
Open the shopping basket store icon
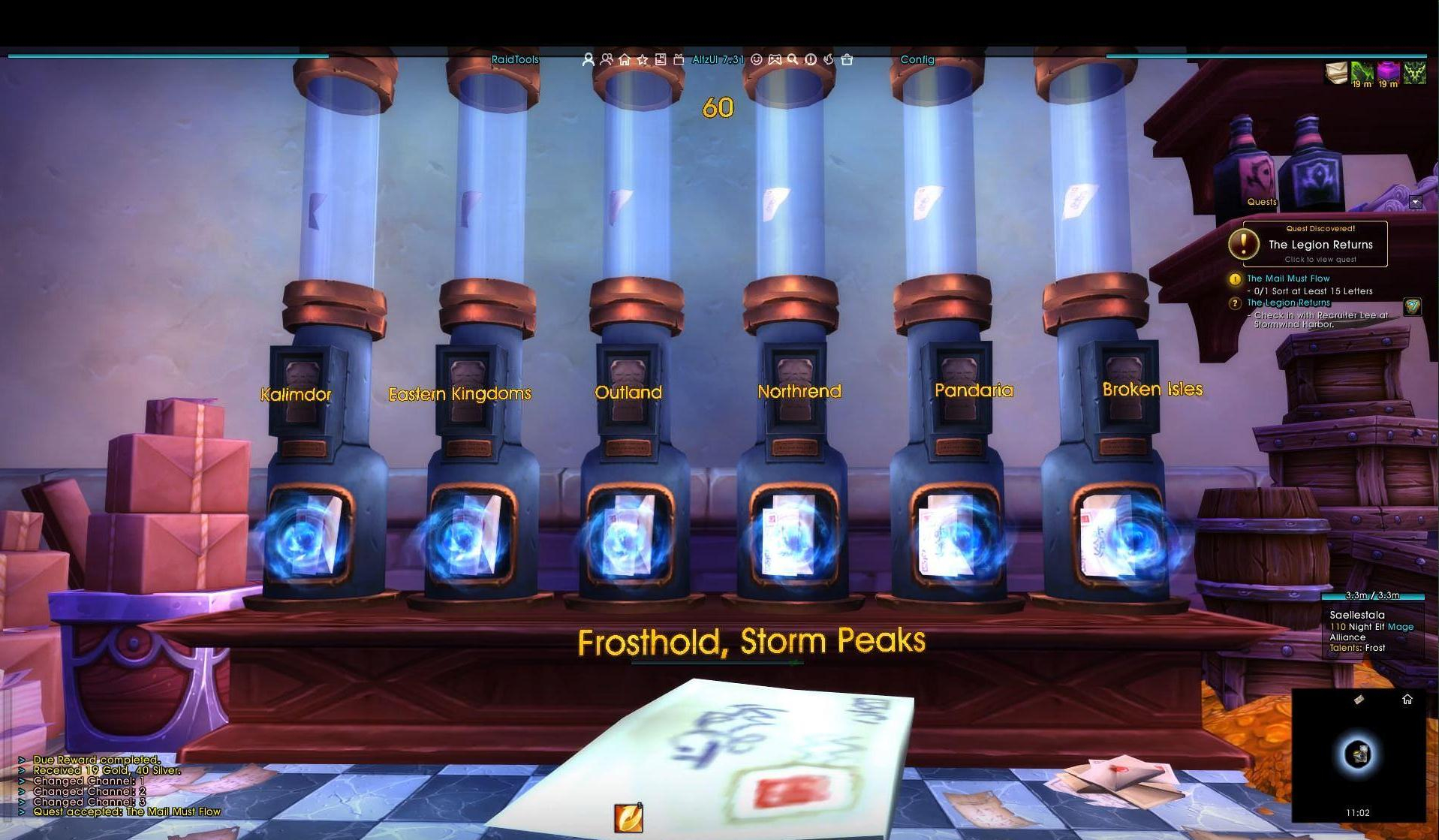coord(847,59)
